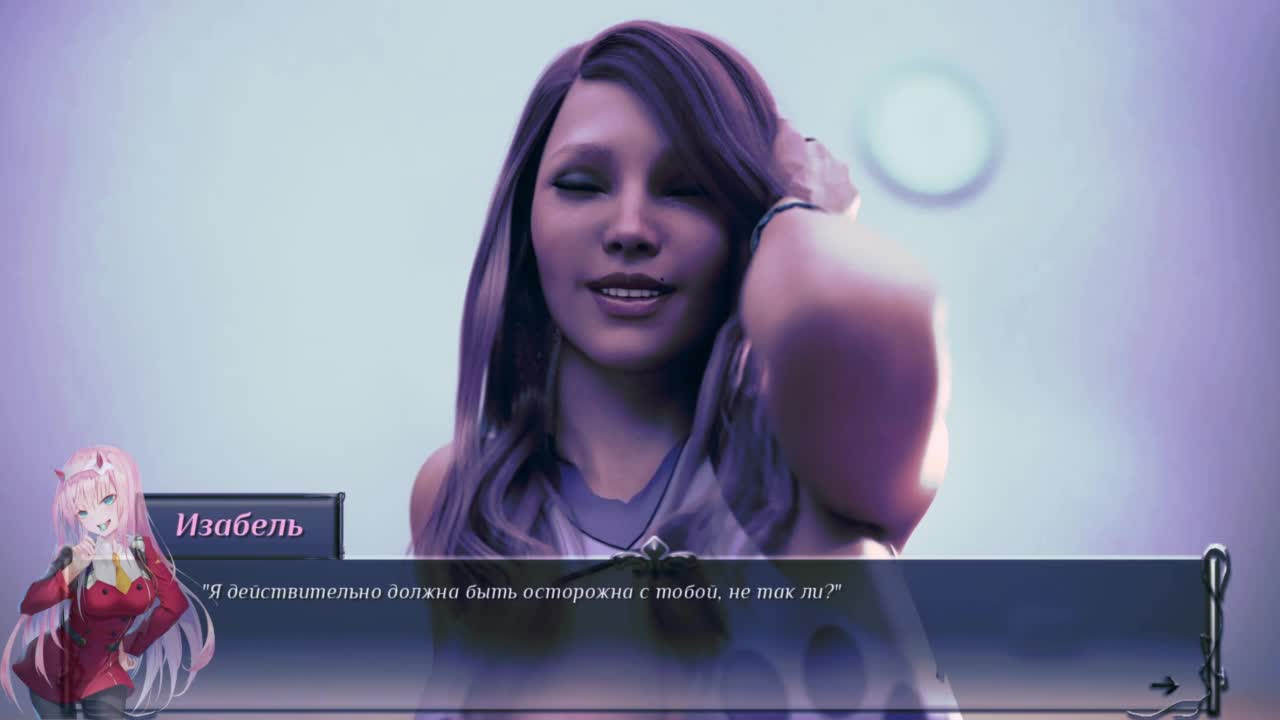Advance dialogue with the arrow icon

(x=1163, y=685)
